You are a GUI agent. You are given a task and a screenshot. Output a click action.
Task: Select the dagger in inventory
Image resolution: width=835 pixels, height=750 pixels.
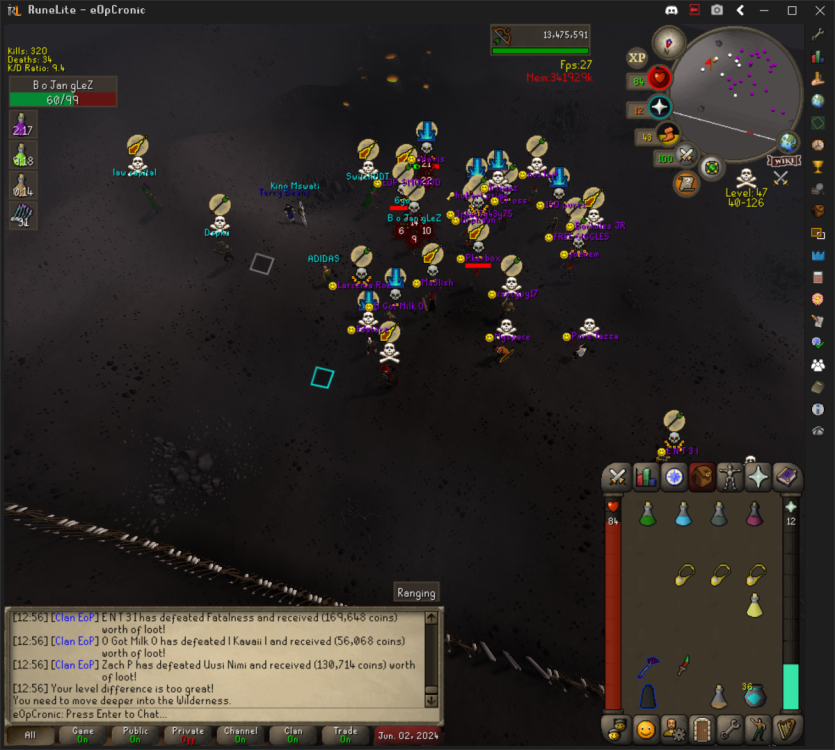[x=683, y=664]
